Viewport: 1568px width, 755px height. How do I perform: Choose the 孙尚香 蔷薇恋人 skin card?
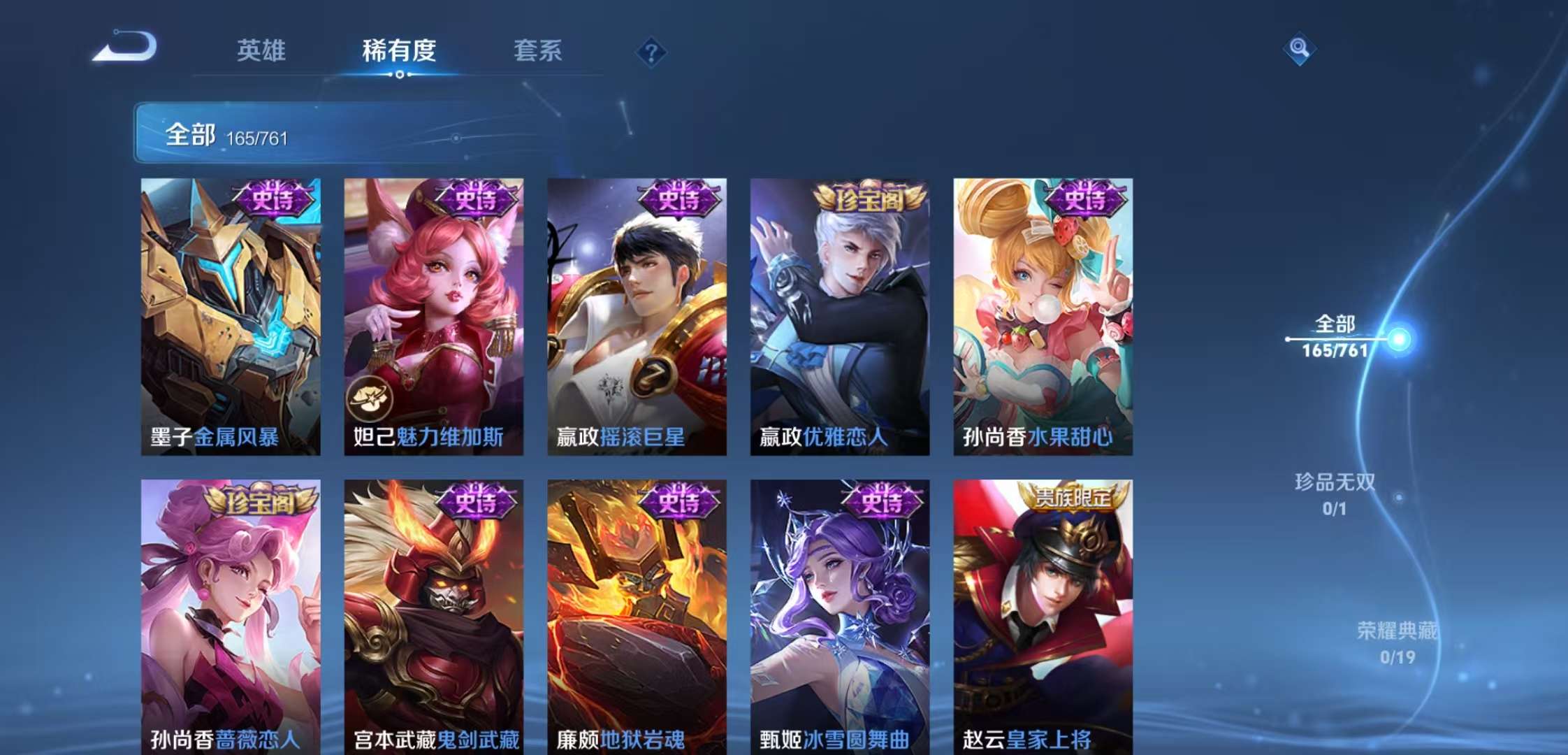click(x=231, y=617)
